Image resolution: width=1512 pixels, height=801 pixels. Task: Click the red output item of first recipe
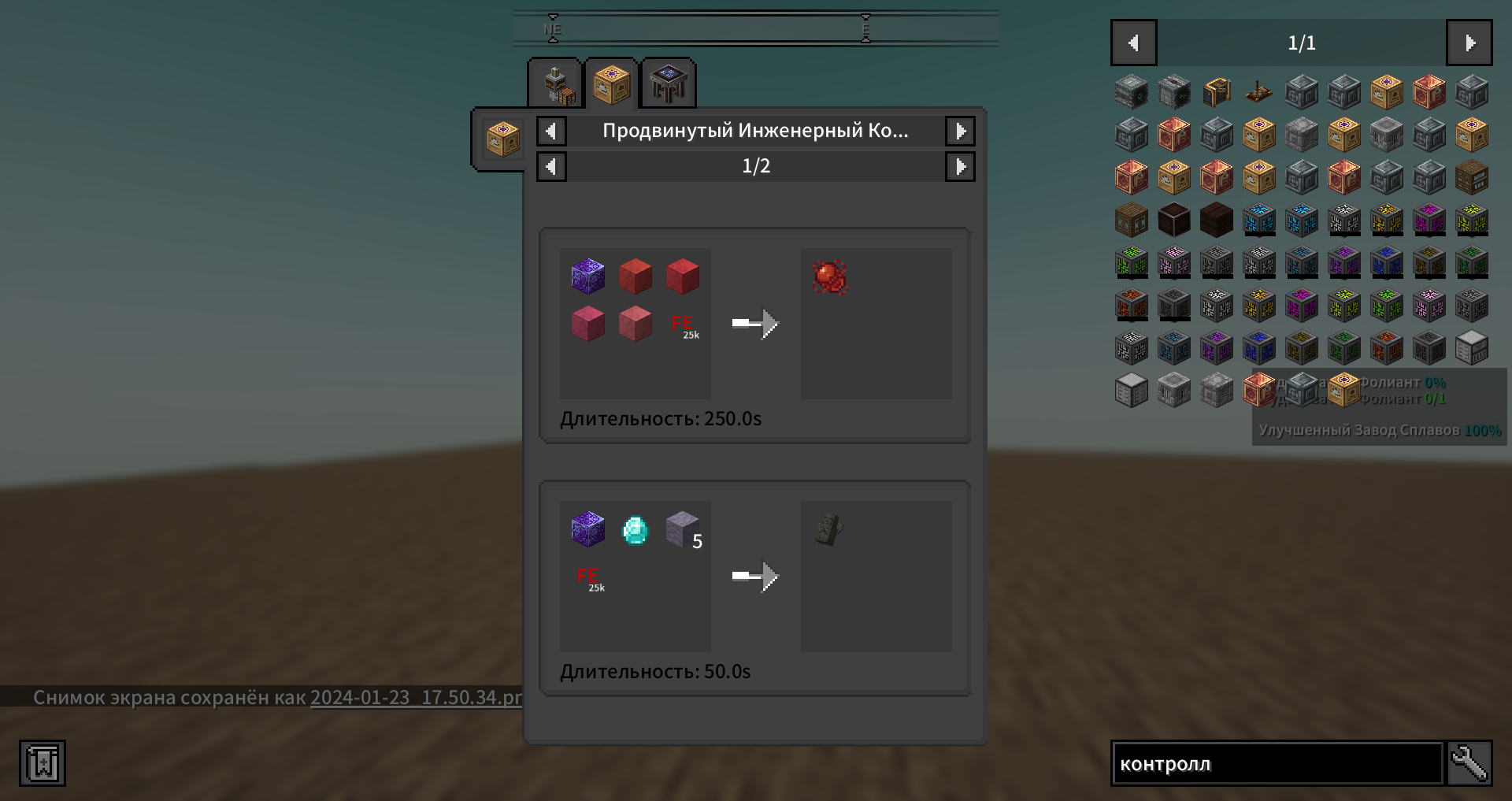(829, 277)
